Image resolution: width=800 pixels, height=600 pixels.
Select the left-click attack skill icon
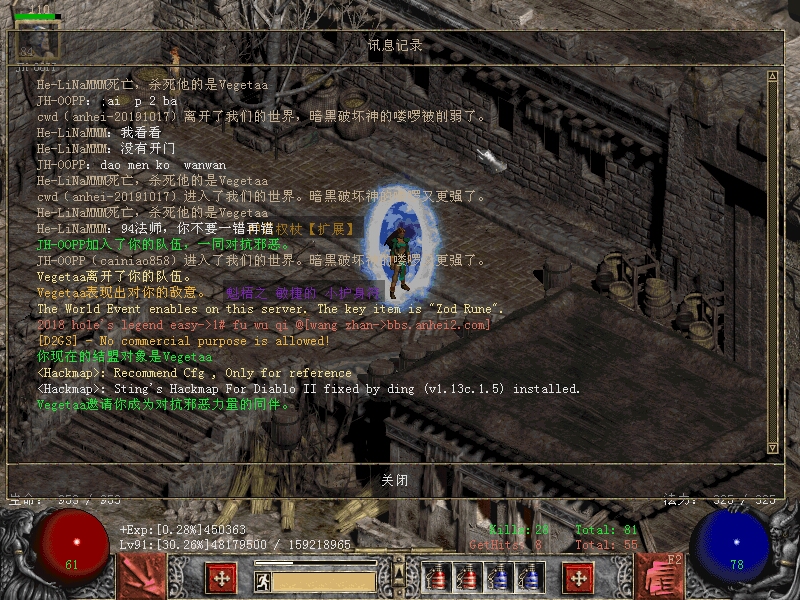pos(141,576)
